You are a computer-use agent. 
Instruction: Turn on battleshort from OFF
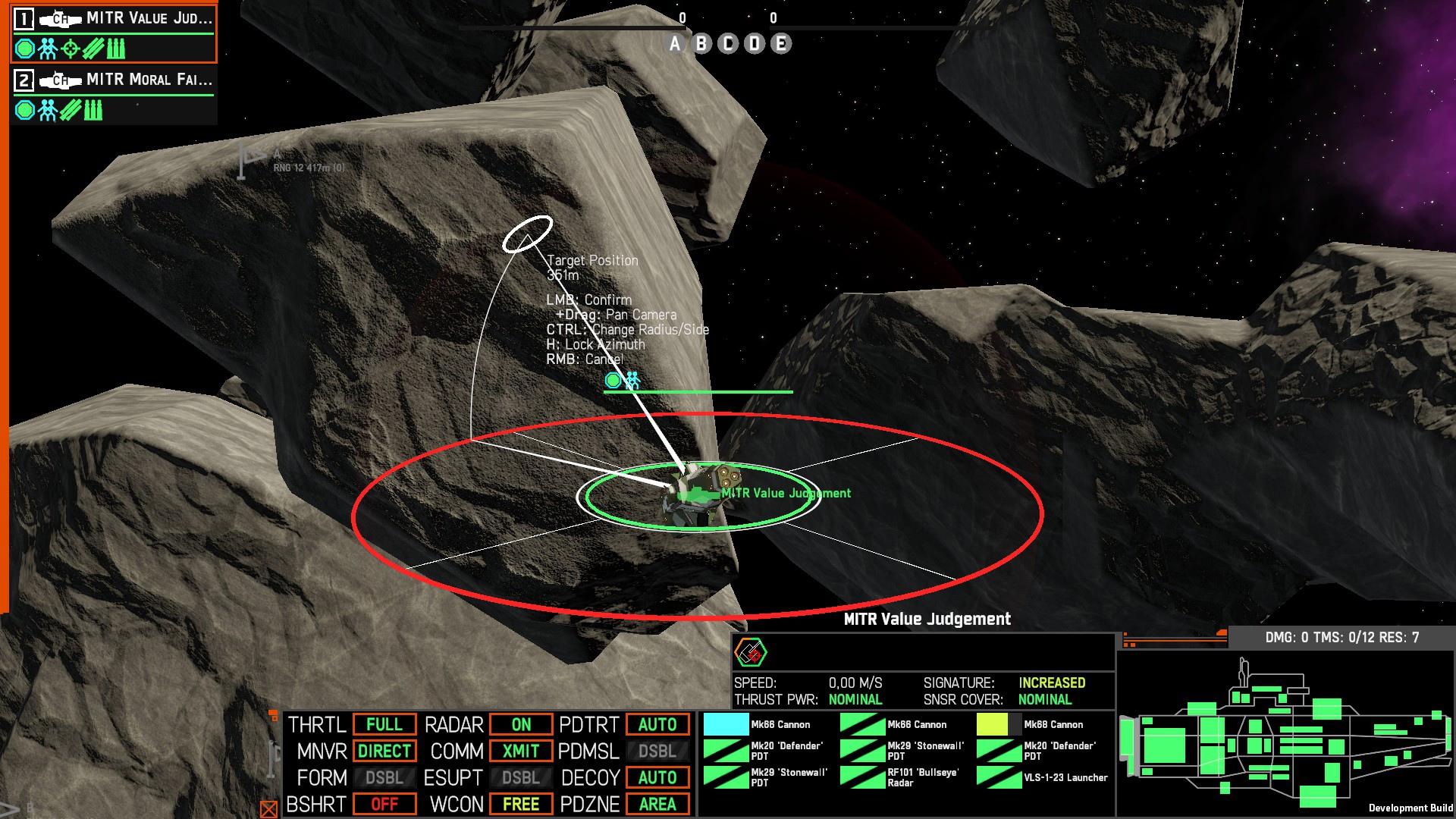tap(384, 804)
